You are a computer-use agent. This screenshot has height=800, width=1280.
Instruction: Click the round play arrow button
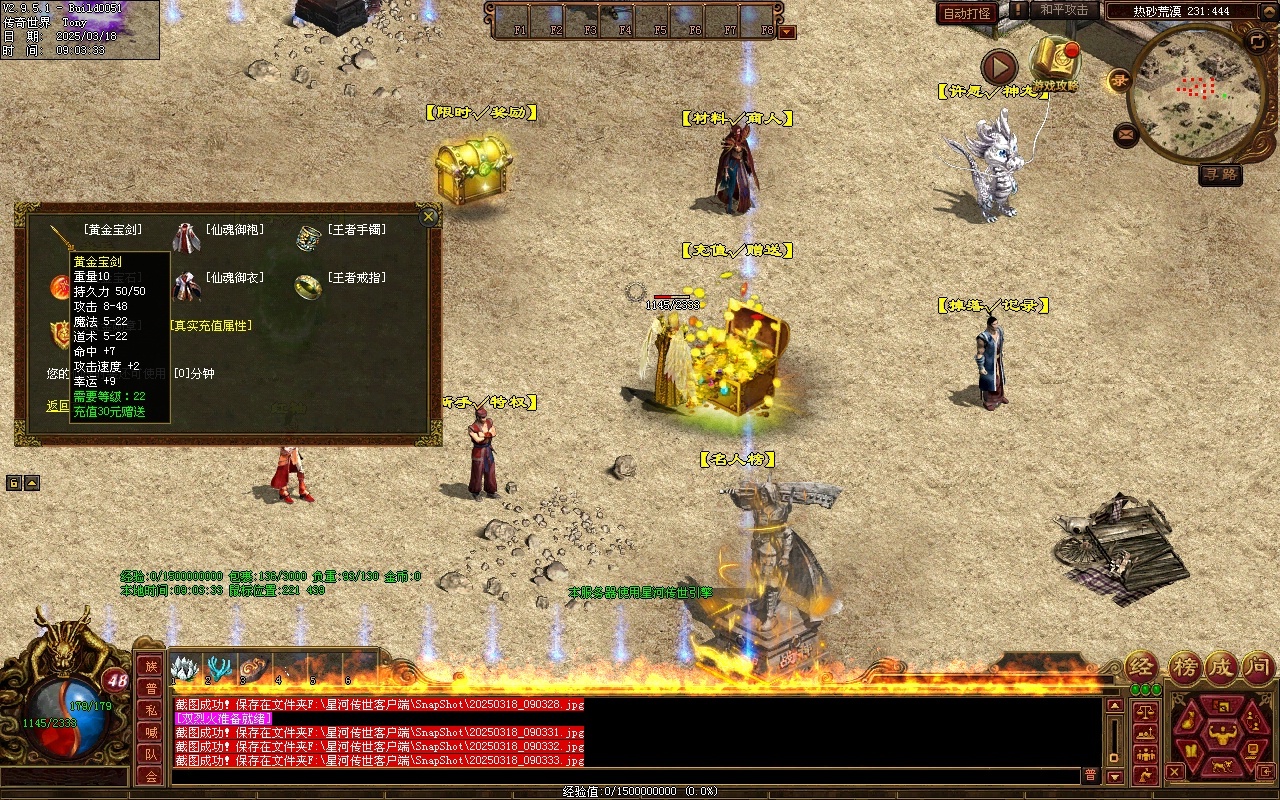(998, 67)
